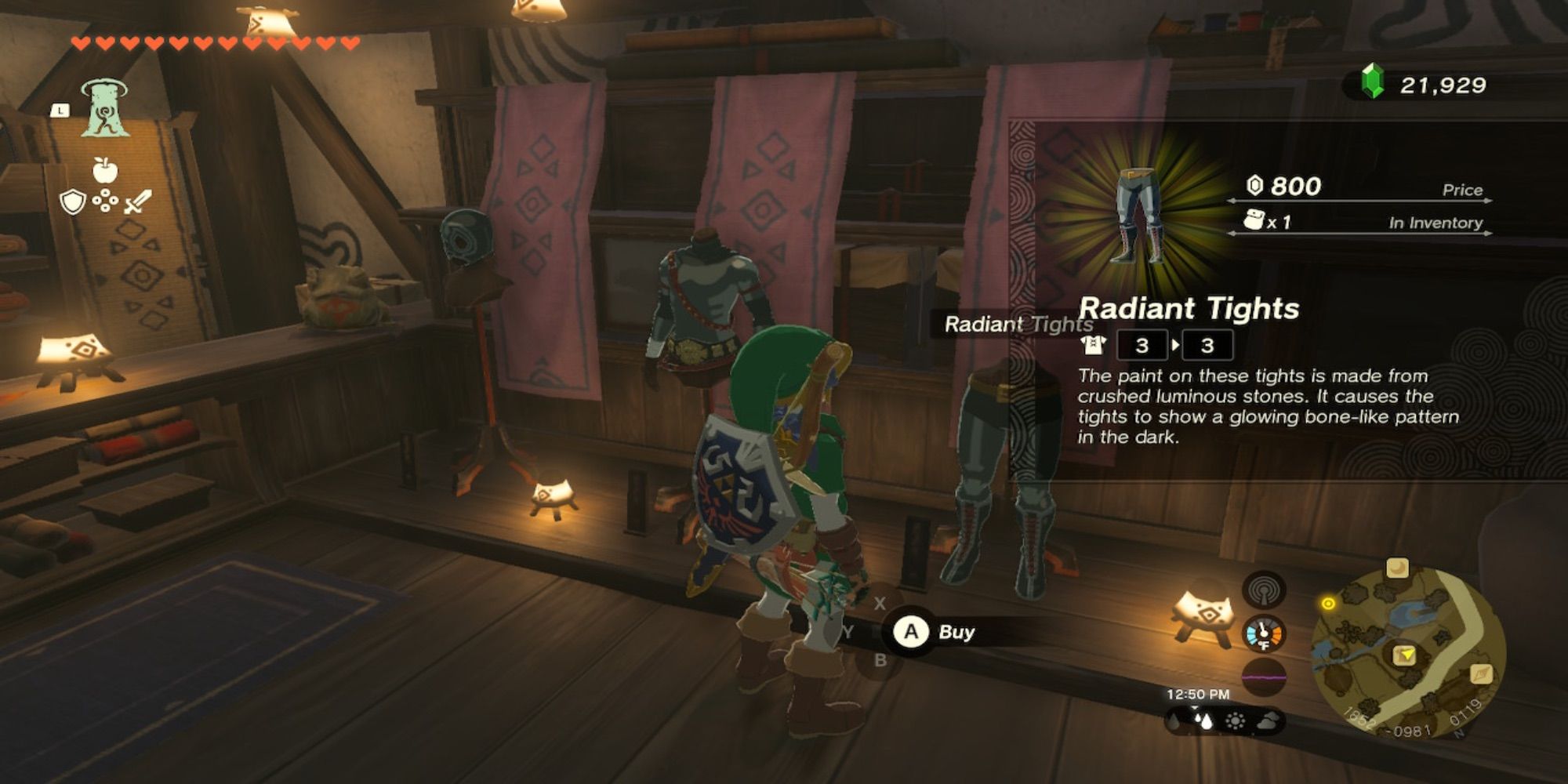The height and width of the screenshot is (784, 1568).
Task: Select the temperature gauge above the minimap
Action: point(1265,633)
